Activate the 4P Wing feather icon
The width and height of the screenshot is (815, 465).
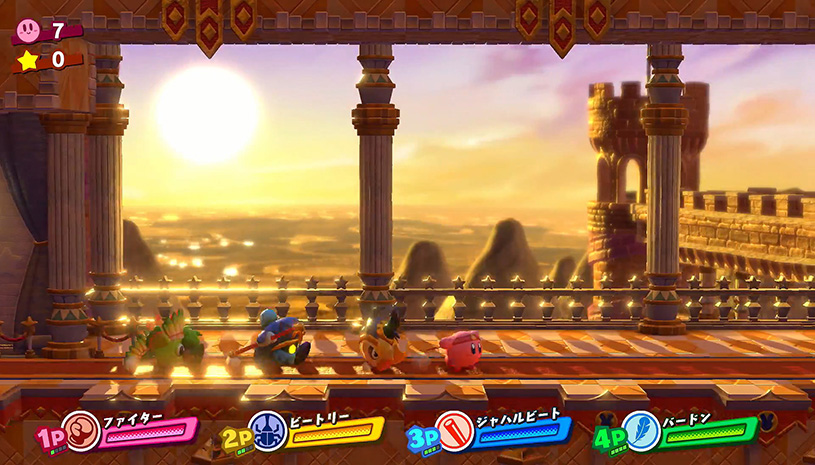(x=640, y=431)
